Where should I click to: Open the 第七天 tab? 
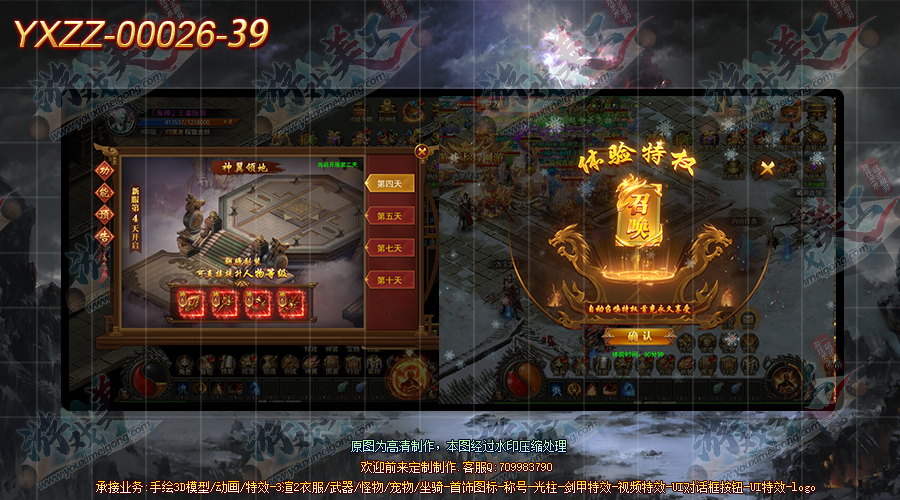tap(389, 247)
